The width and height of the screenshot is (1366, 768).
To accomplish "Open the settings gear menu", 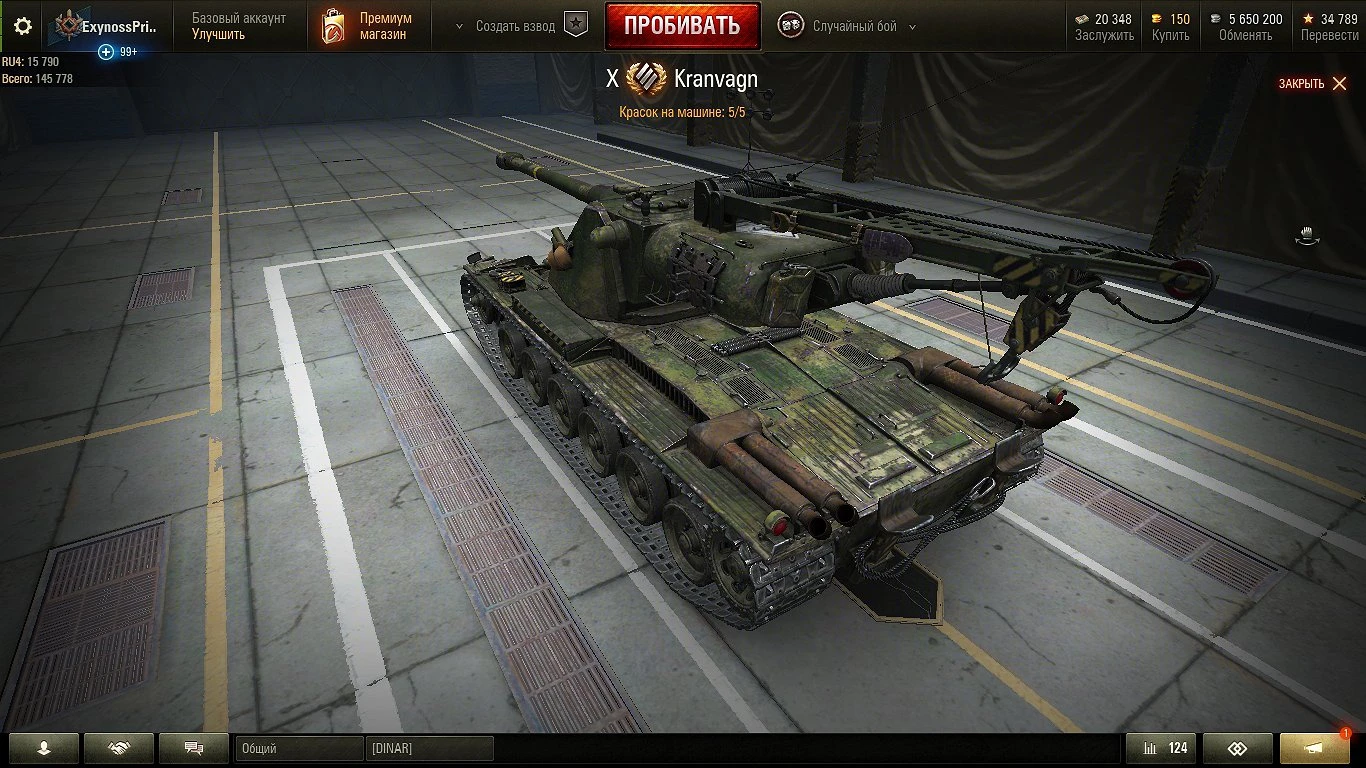I will [x=22, y=27].
